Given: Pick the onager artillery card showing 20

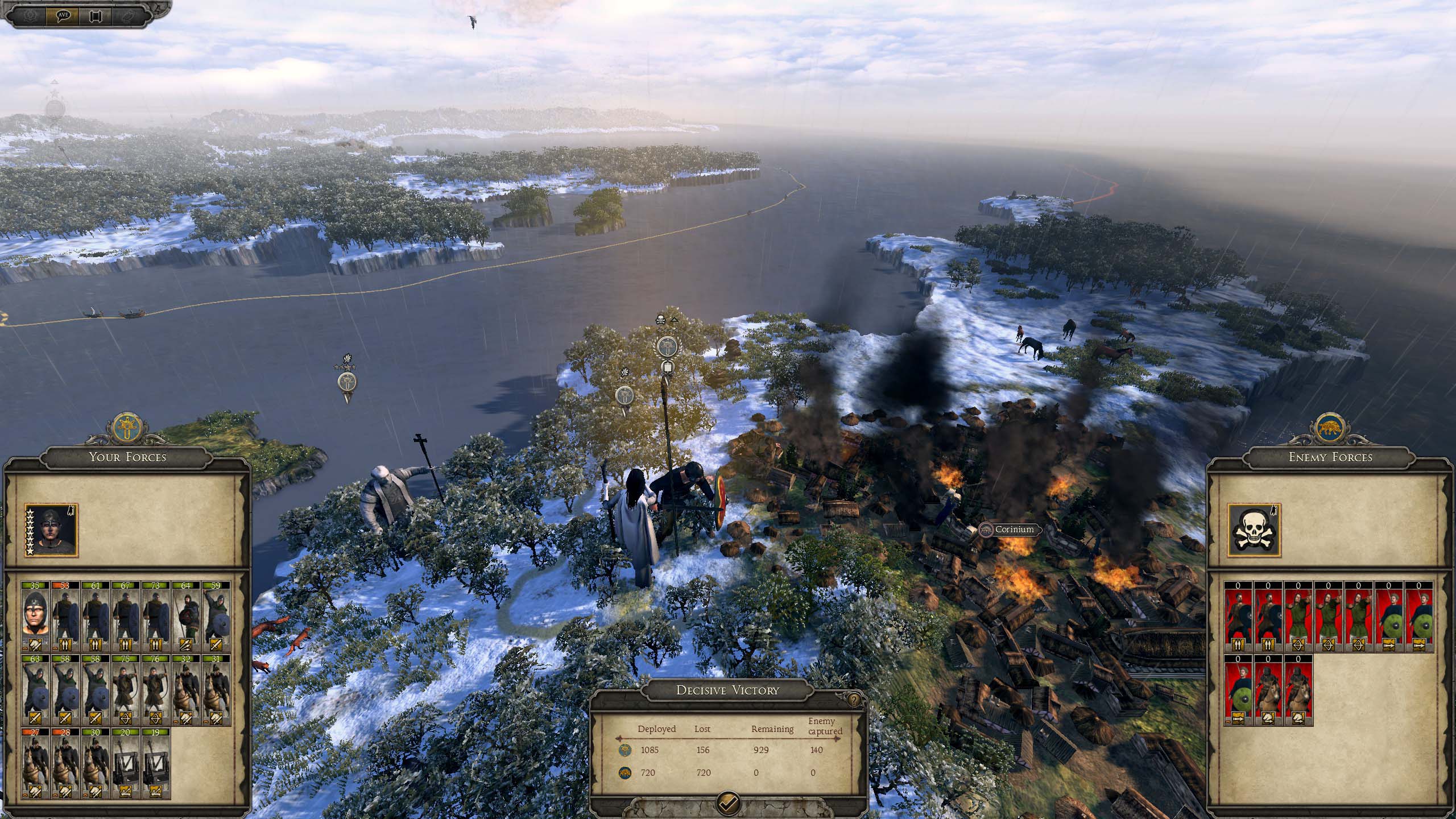Looking at the screenshot, I should (x=126, y=763).
